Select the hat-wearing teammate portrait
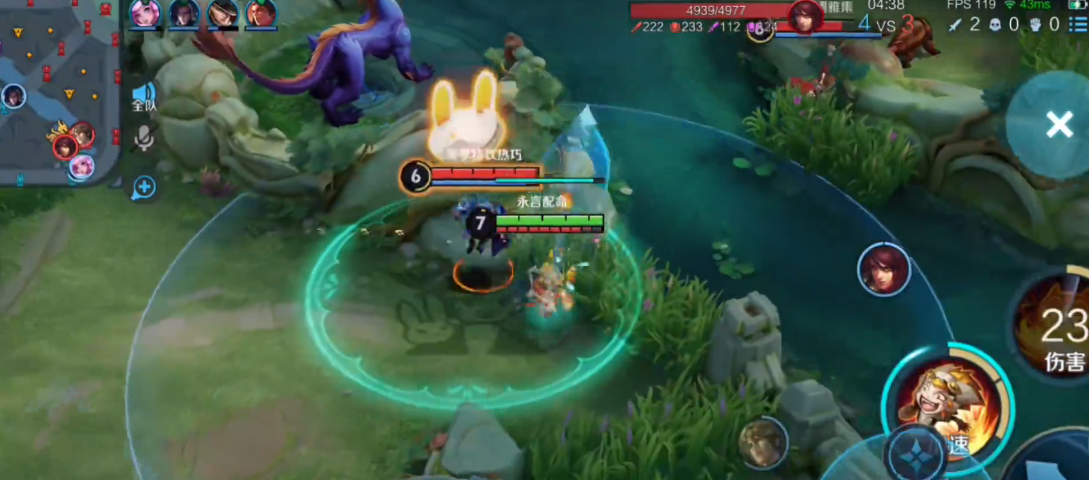Image resolution: width=1089 pixels, height=480 pixels. [223, 13]
